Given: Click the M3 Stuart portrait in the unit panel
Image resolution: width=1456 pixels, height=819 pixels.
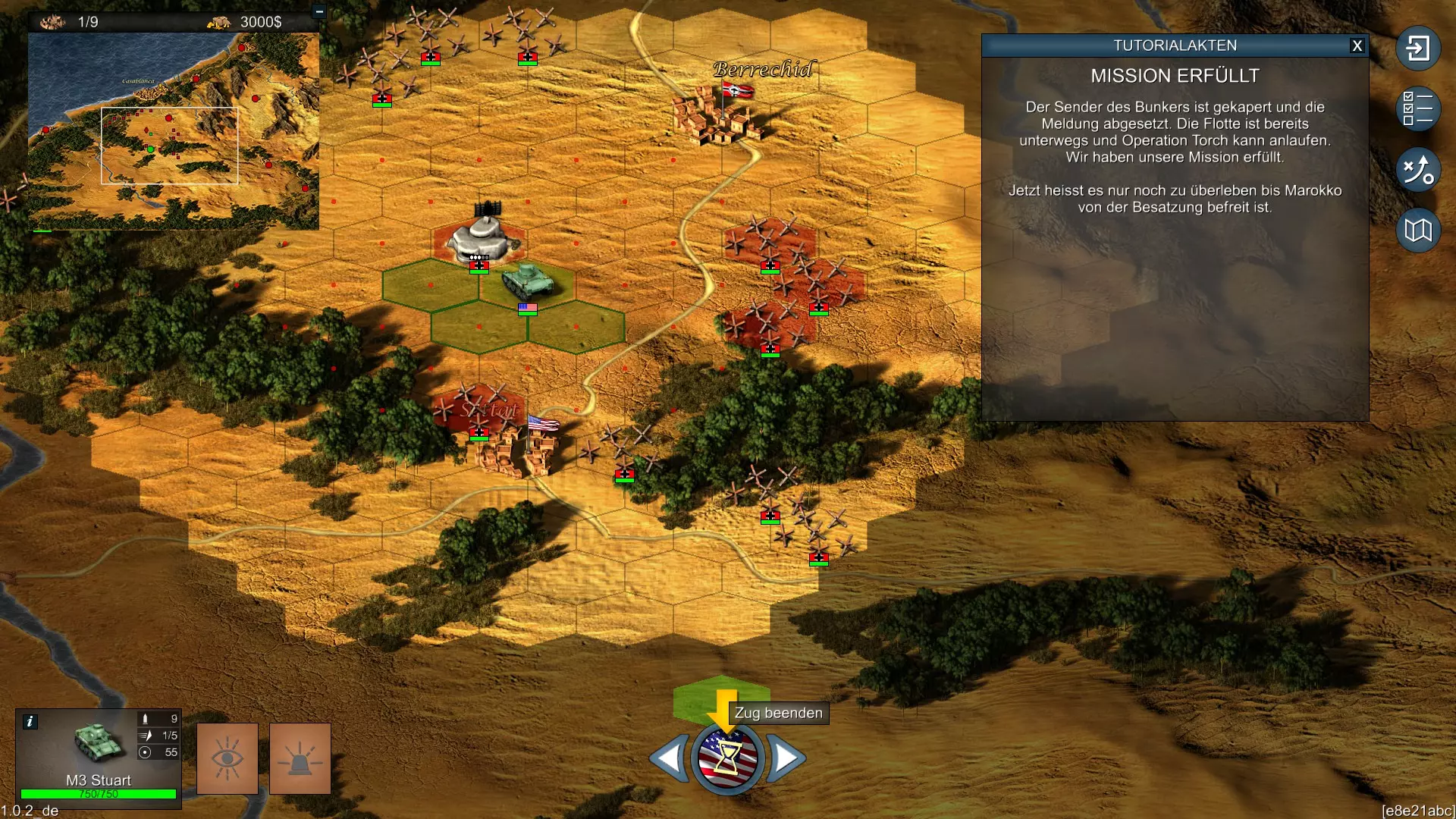Looking at the screenshot, I should coord(99,743).
